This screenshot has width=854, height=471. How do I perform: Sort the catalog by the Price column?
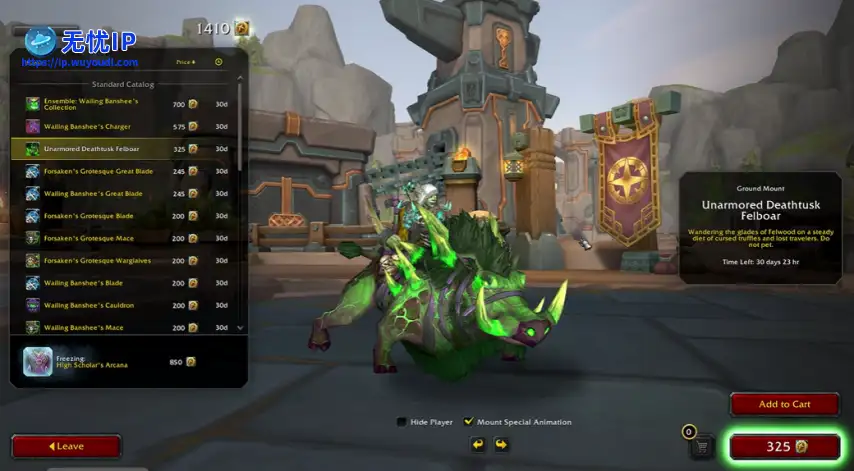(x=185, y=62)
